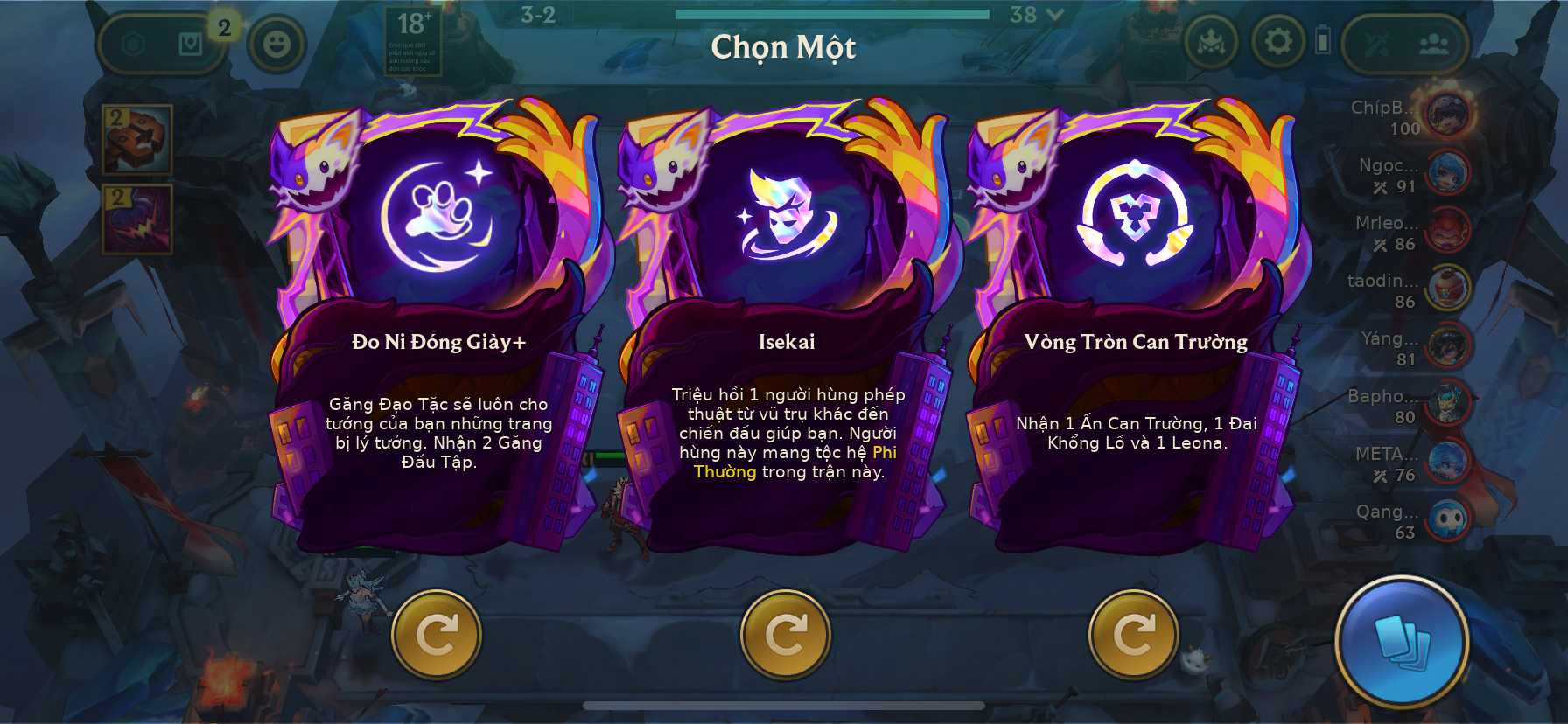Tap the blue cards button to hide augments
The width and height of the screenshot is (1568, 724).
pos(1401,641)
